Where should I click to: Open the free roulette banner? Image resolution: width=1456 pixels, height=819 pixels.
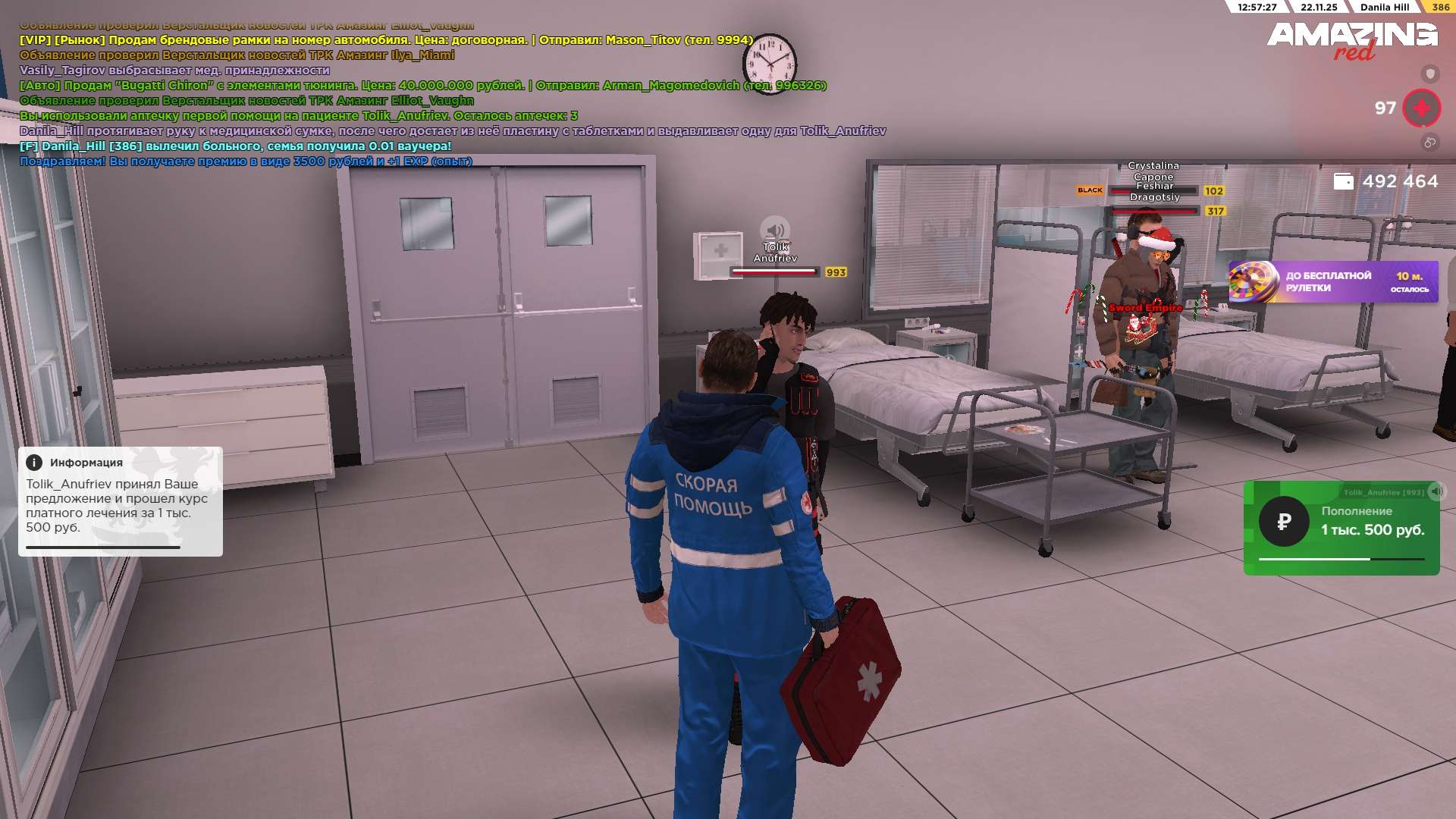[x=1332, y=282]
